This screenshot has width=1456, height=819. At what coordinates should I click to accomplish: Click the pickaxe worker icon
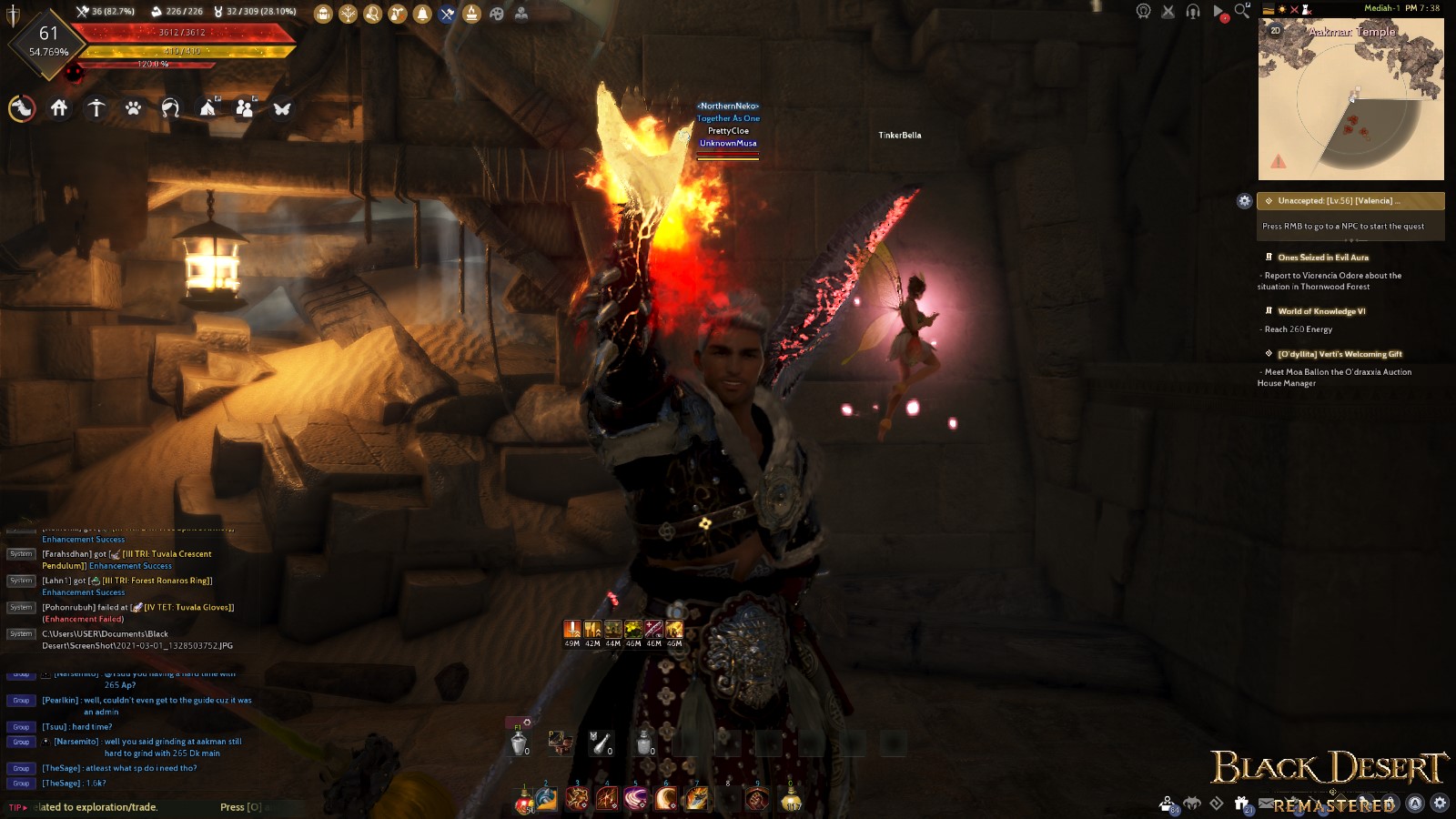click(447, 14)
